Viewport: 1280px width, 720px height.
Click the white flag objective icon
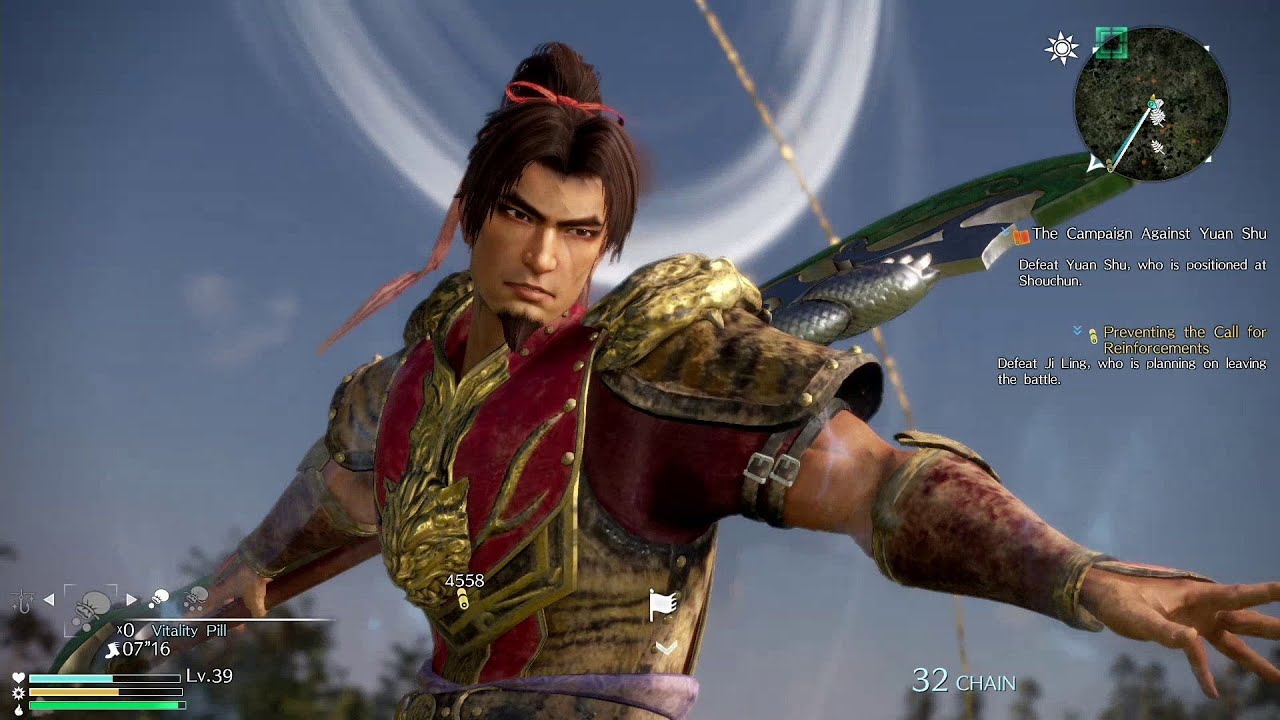[662, 603]
